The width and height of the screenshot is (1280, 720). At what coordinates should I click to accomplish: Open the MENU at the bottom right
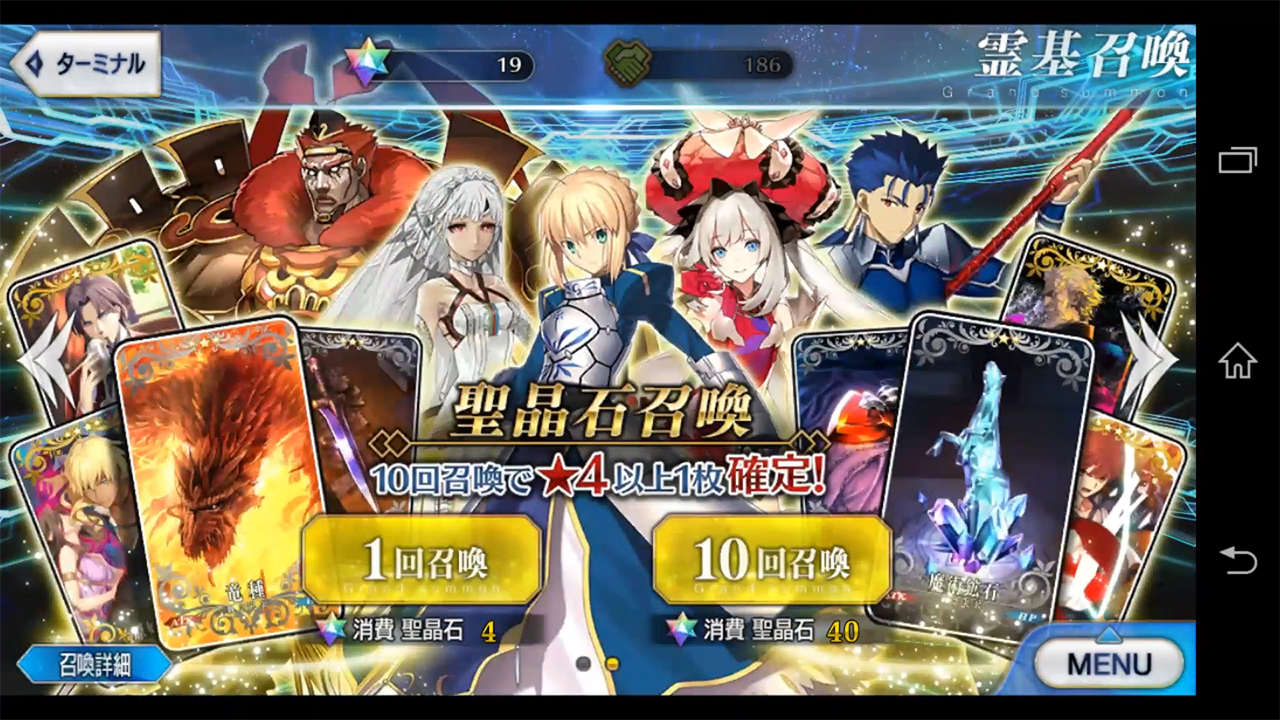coord(1109,664)
